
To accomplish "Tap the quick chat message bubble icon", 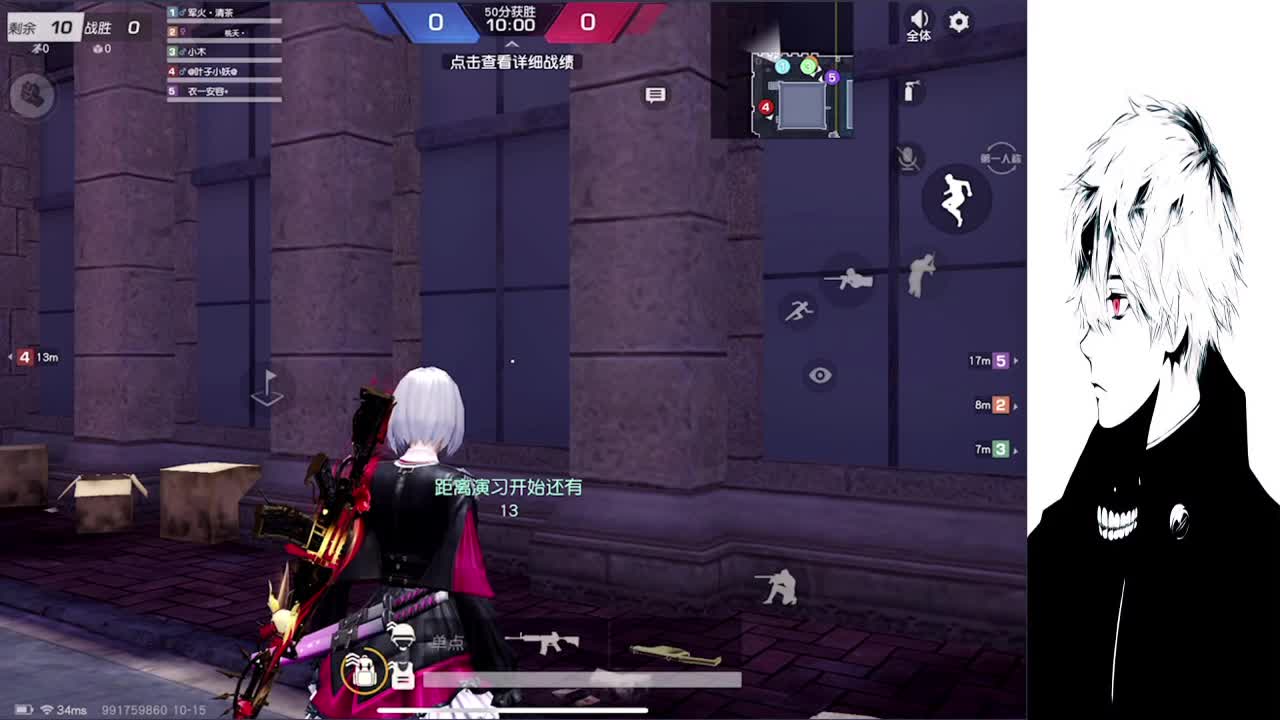I will [656, 93].
